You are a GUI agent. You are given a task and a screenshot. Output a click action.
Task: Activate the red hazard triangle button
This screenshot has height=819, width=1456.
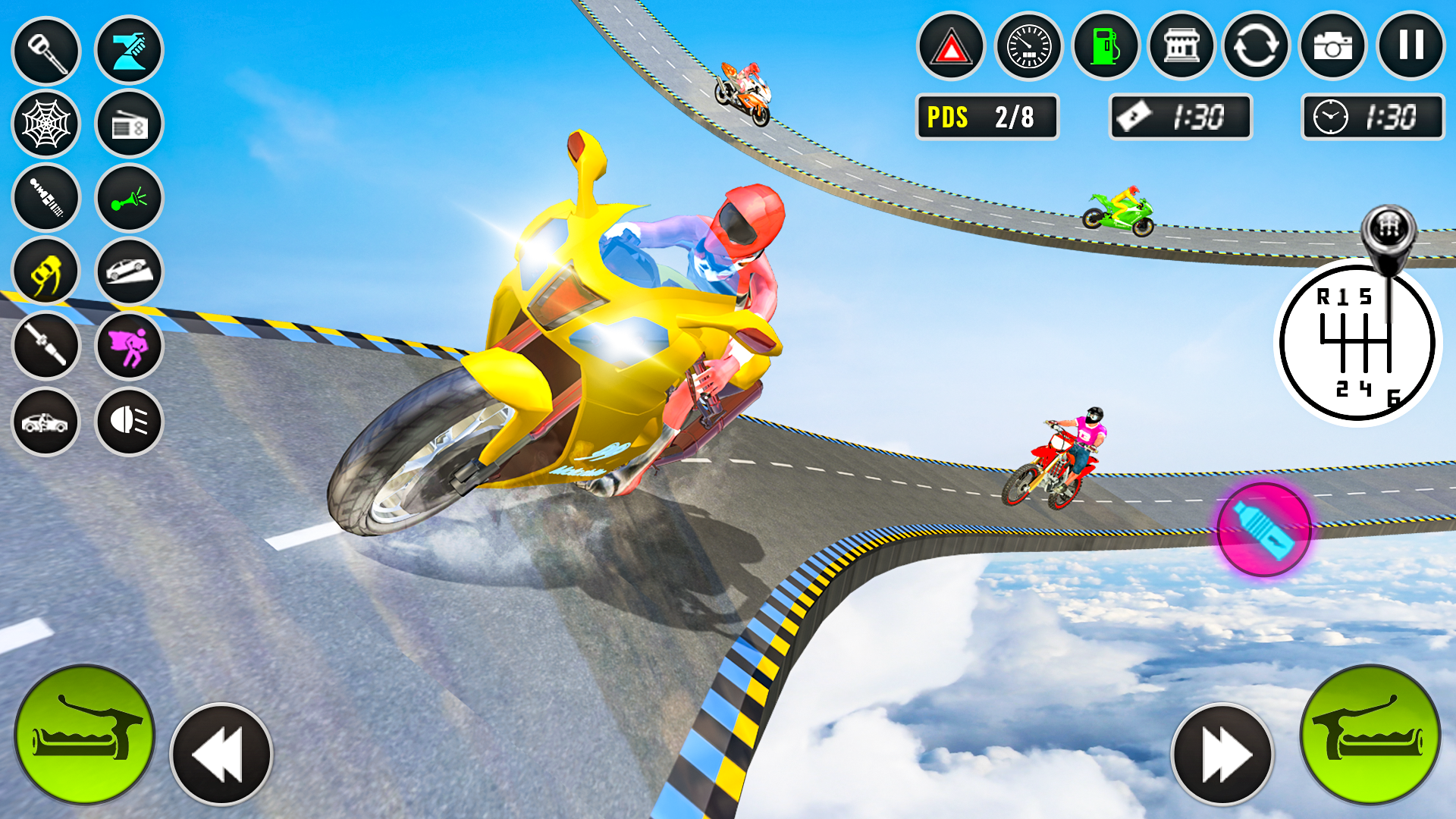951,47
